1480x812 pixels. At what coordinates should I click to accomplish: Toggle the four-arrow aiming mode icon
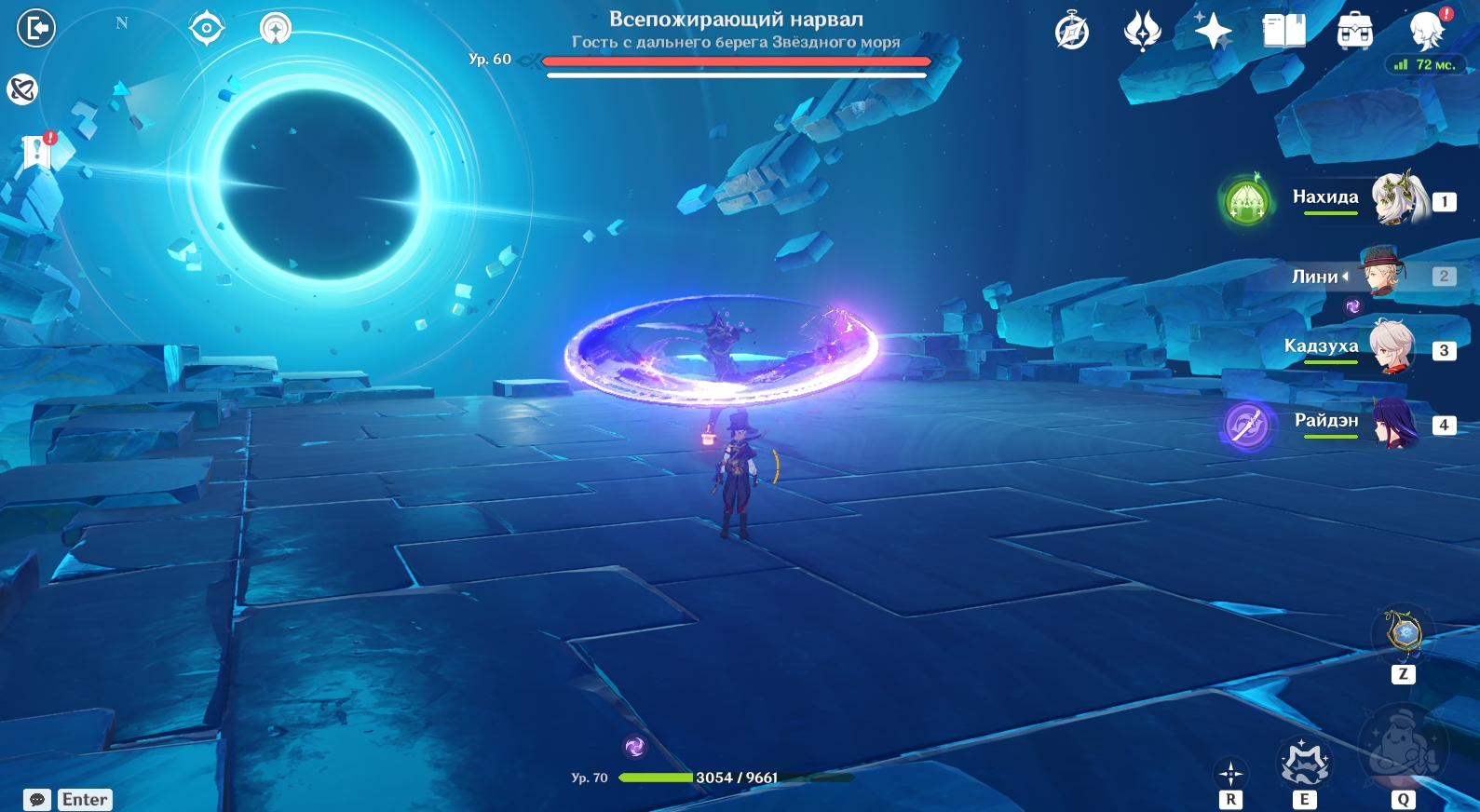(1230, 773)
